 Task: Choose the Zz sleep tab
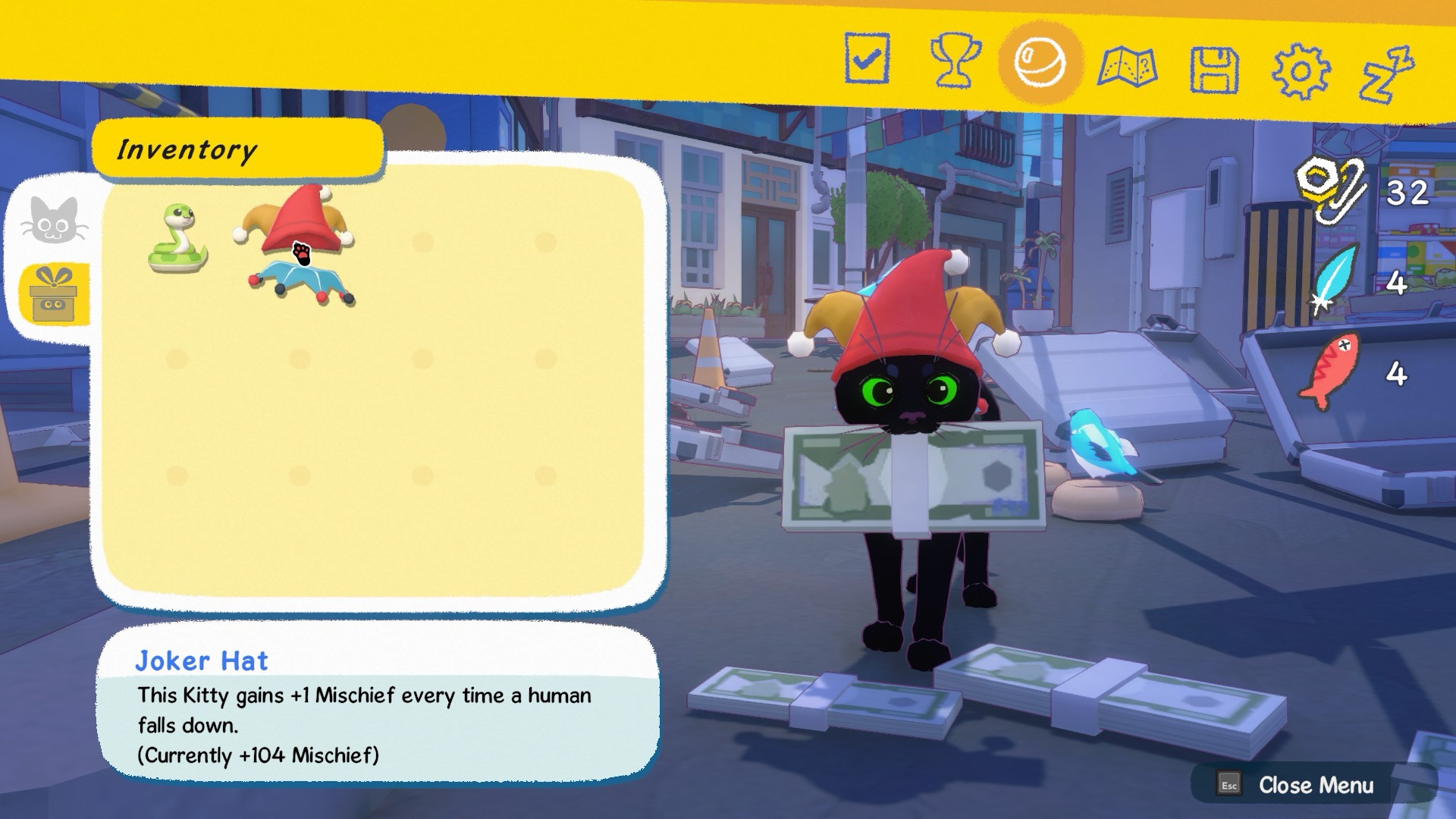[x=1386, y=74]
